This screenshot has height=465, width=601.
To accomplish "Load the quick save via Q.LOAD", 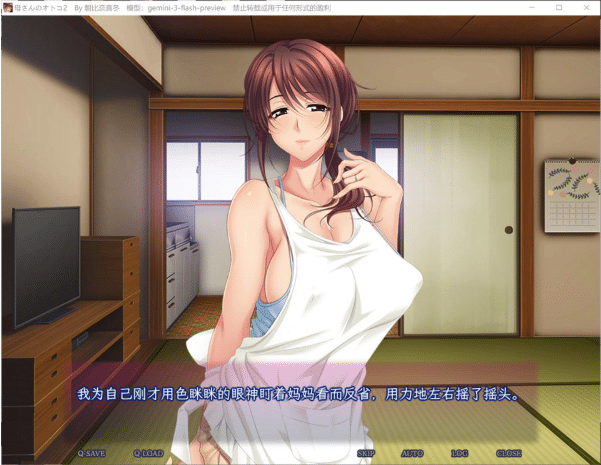I will point(148,453).
